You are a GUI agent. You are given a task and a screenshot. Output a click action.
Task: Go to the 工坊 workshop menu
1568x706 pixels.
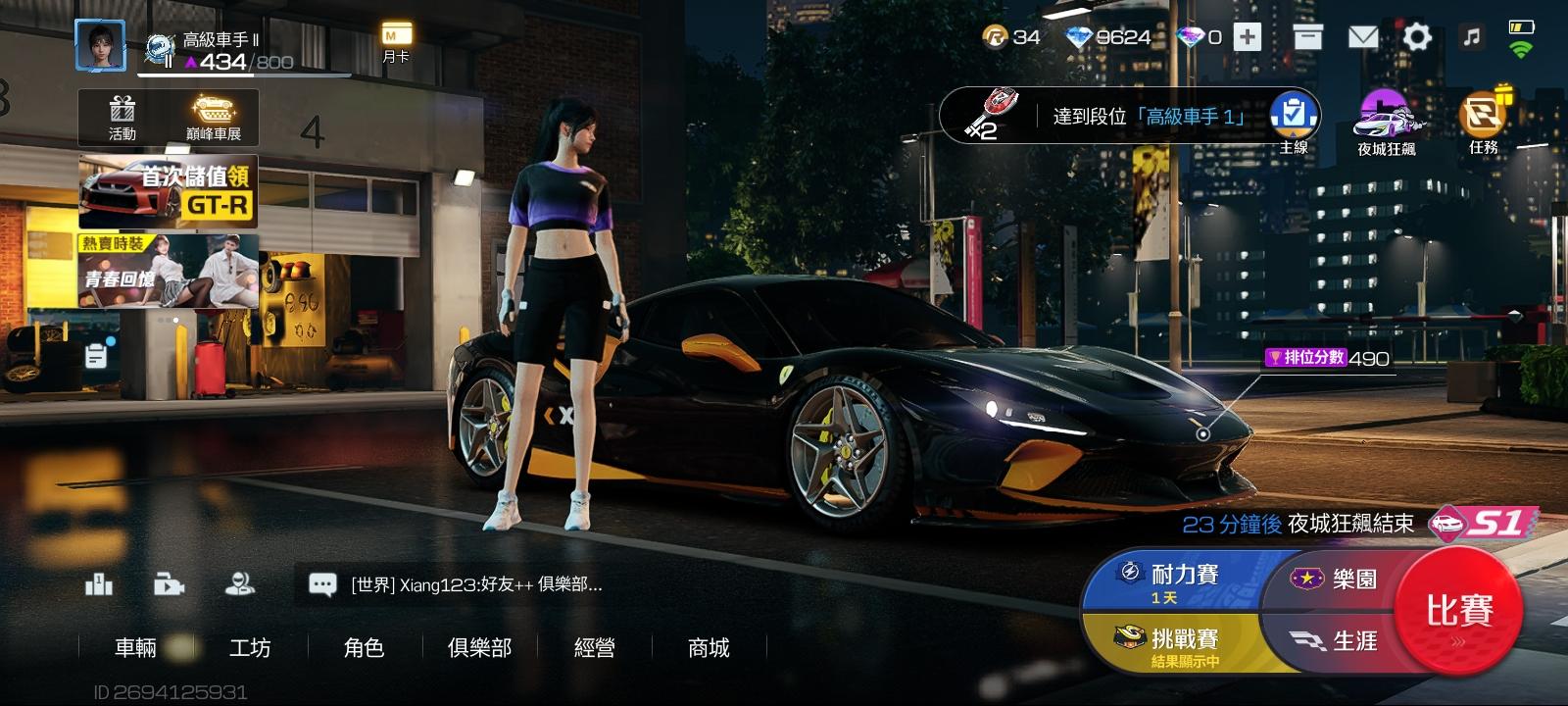250,647
